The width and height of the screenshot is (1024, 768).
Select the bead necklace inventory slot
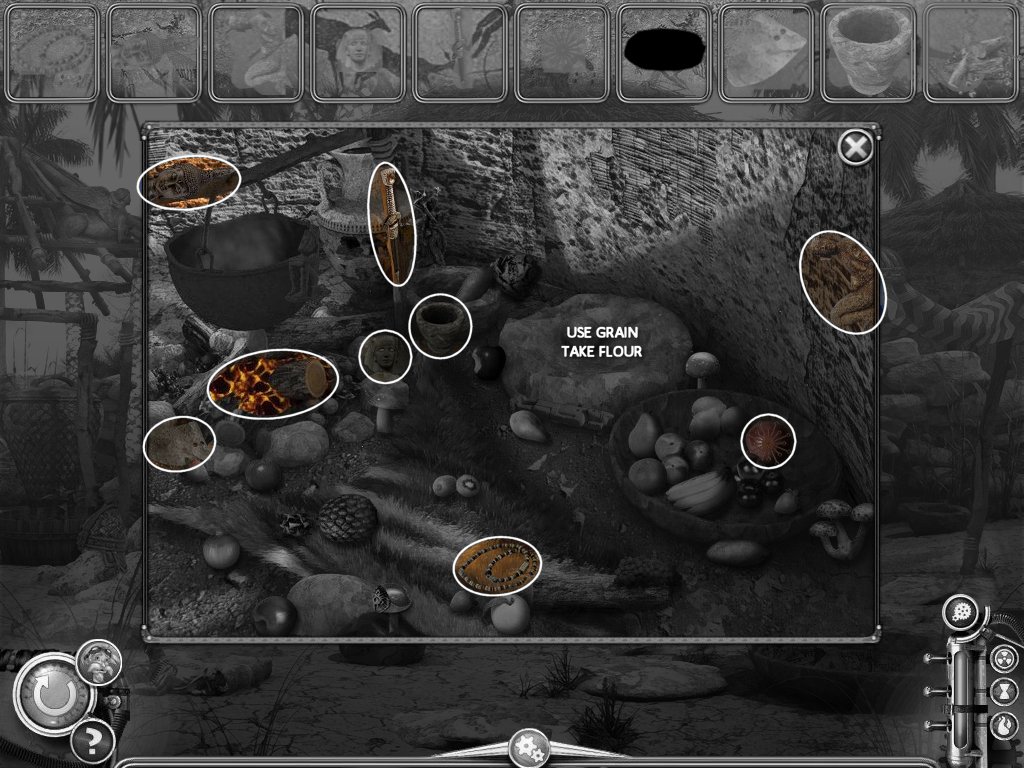[x=52, y=53]
